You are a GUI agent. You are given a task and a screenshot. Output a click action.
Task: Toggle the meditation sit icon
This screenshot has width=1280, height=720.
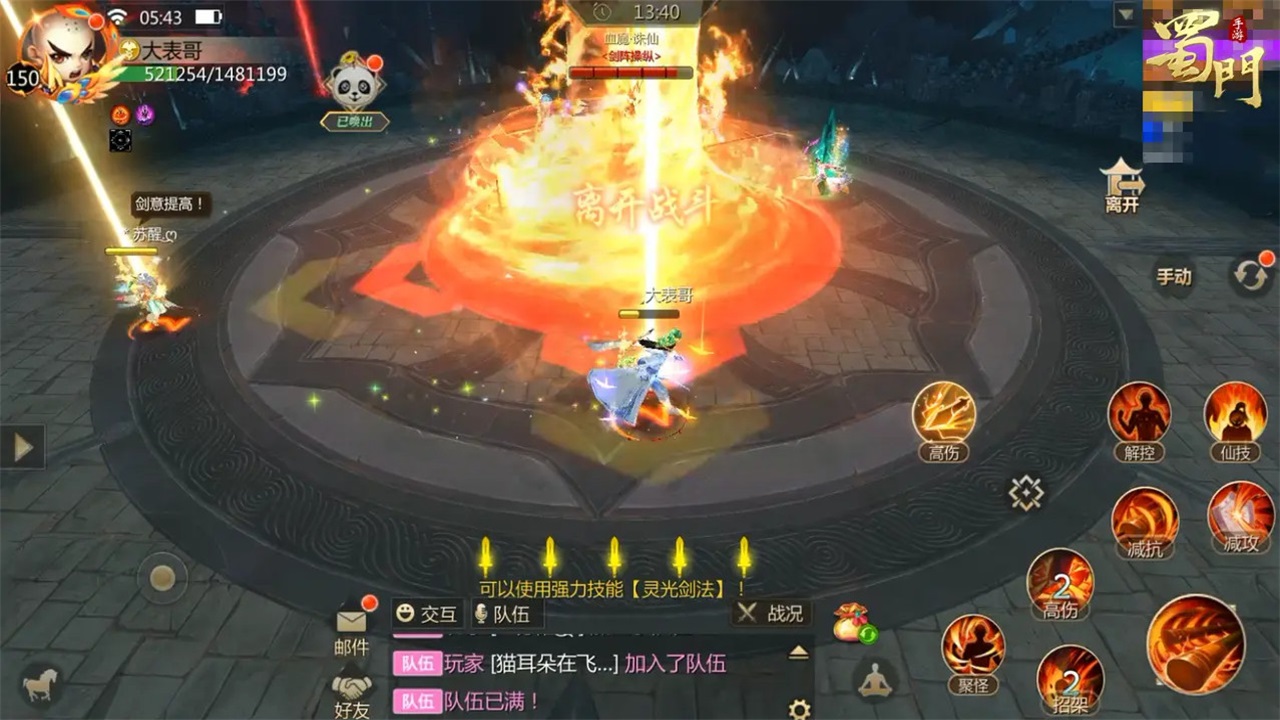tap(875, 680)
